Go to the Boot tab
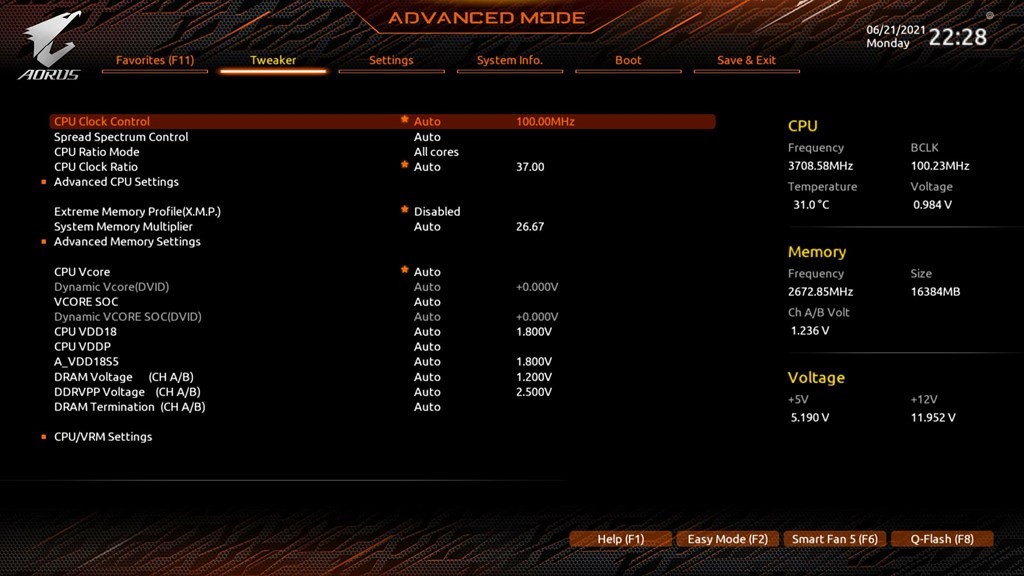The image size is (1024, 576). pos(628,60)
